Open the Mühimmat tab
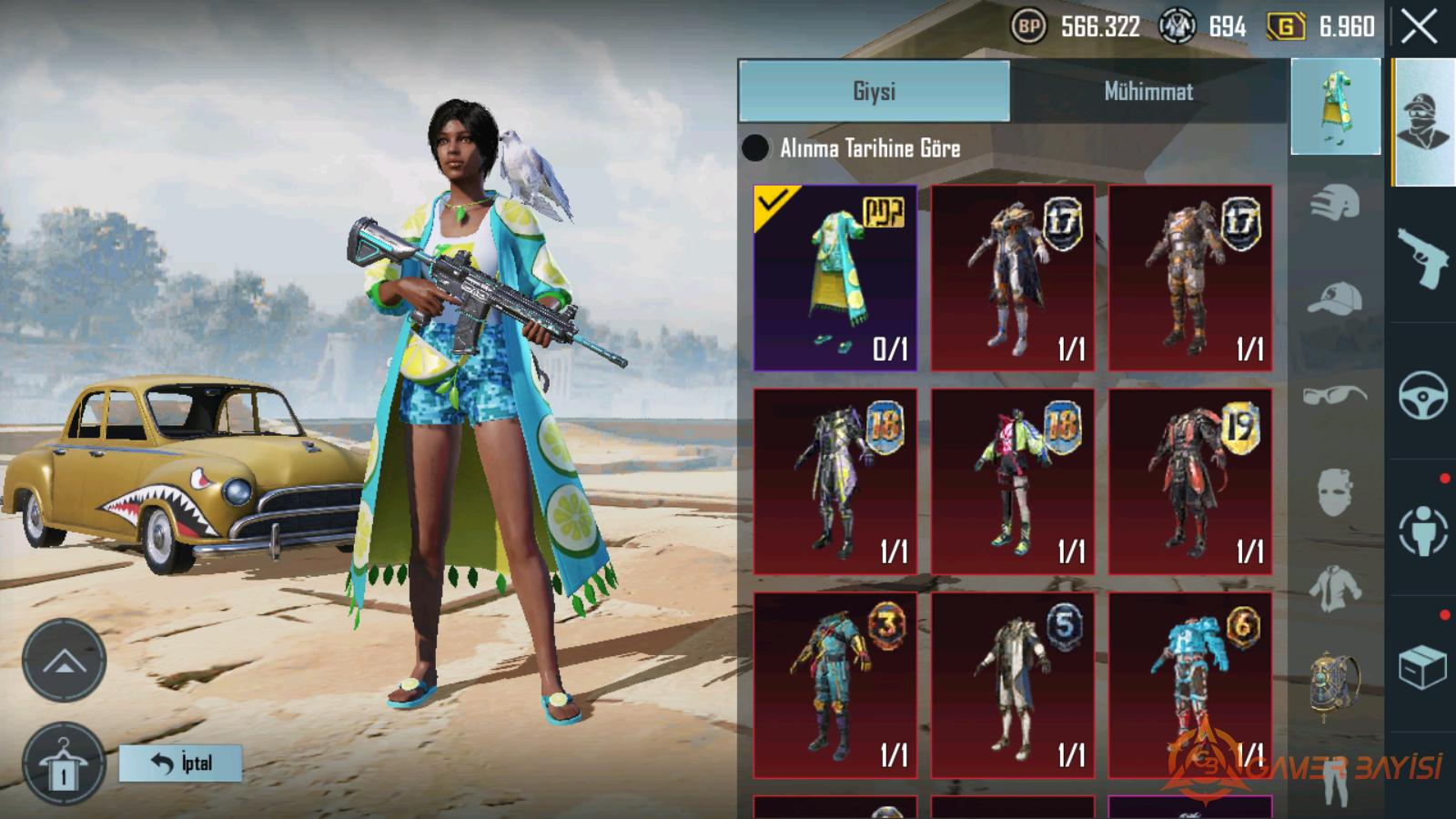The width and height of the screenshot is (1456, 819). tap(1148, 91)
